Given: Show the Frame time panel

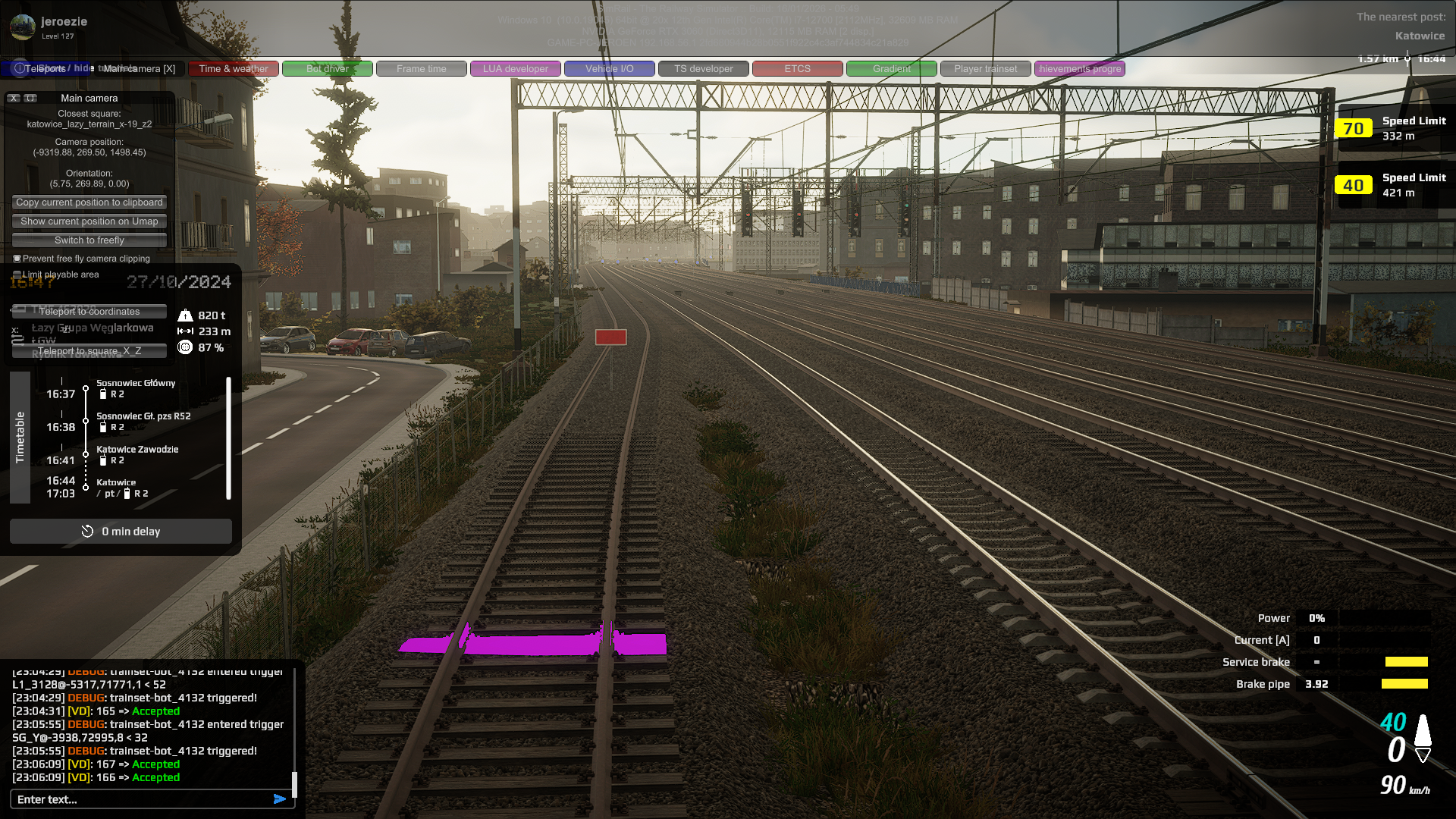Looking at the screenshot, I should [422, 69].
